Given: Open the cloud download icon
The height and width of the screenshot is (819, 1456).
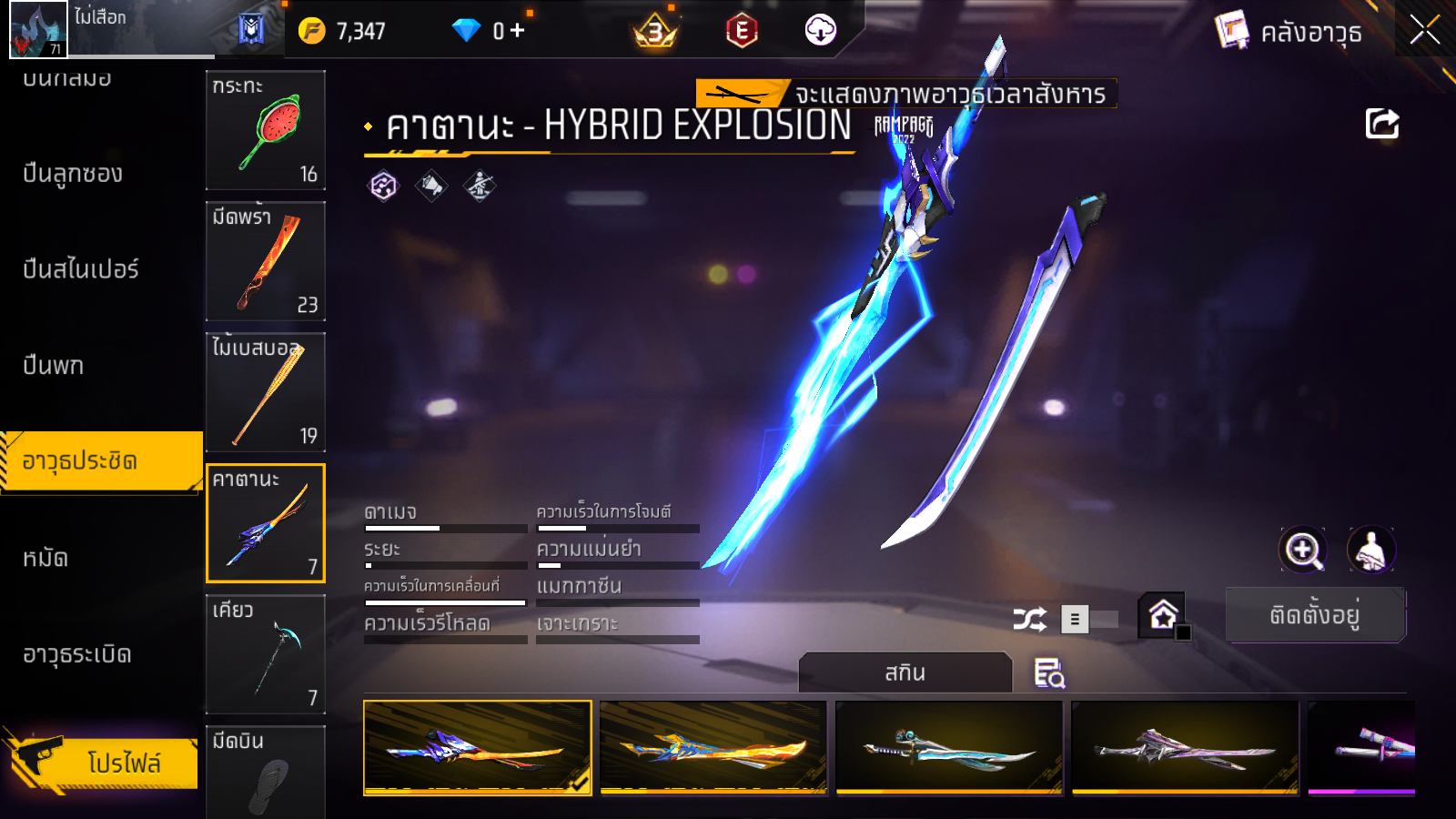Looking at the screenshot, I should point(820,30).
